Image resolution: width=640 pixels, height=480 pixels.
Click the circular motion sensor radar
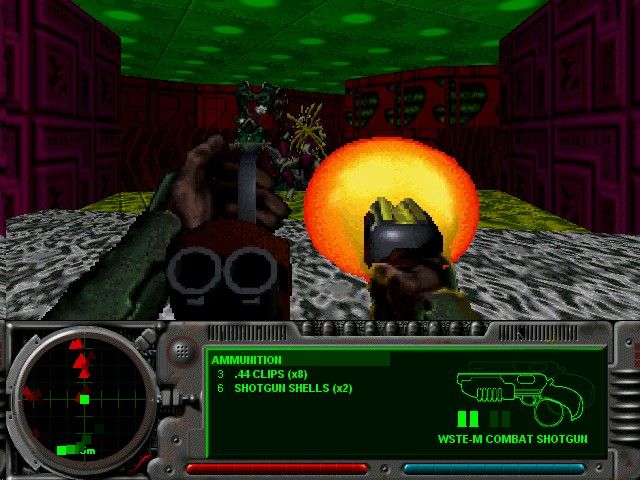(84, 397)
